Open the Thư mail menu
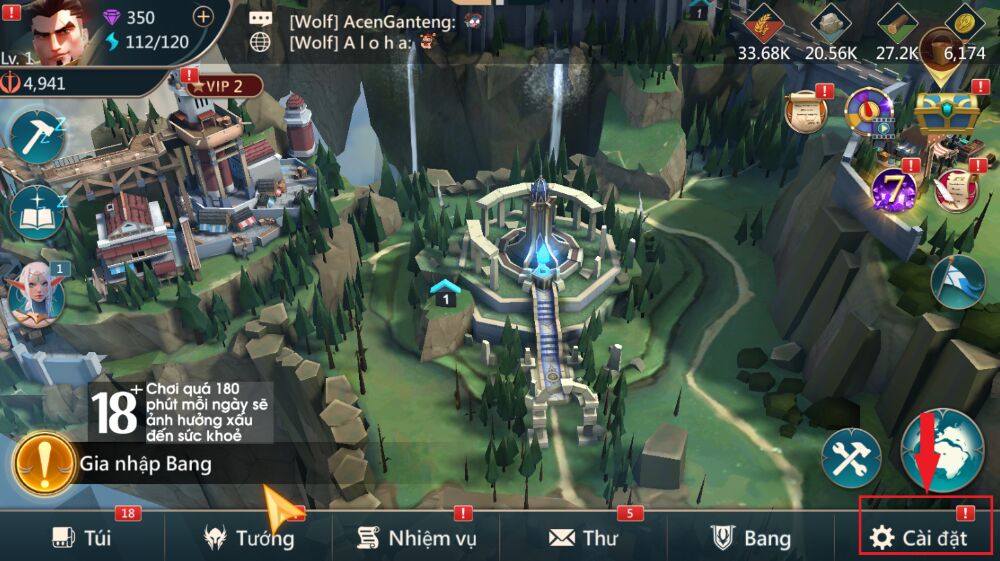1000x561 pixels. click(584, 538)
